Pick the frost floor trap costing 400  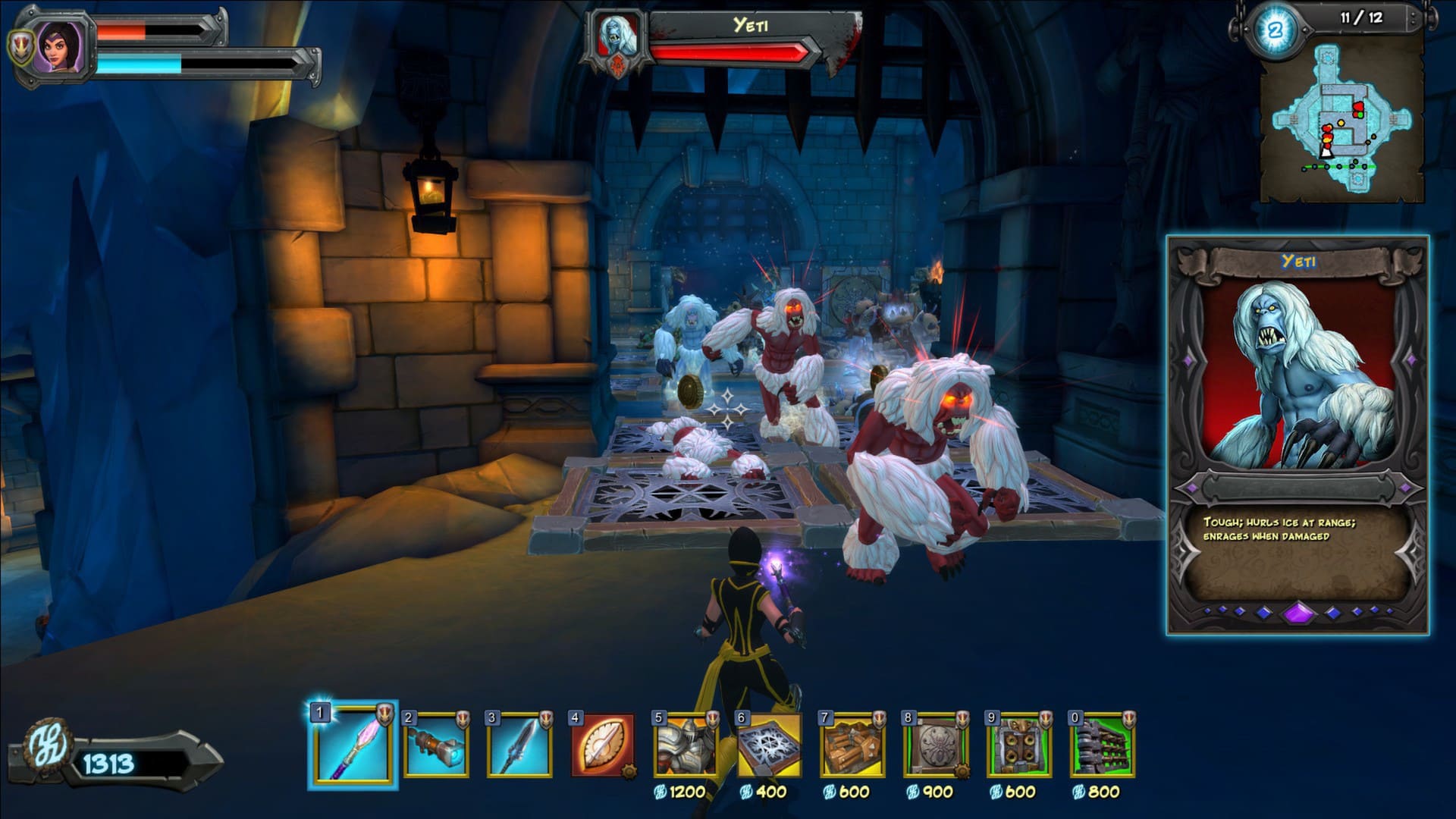click(x=770, y=745)
